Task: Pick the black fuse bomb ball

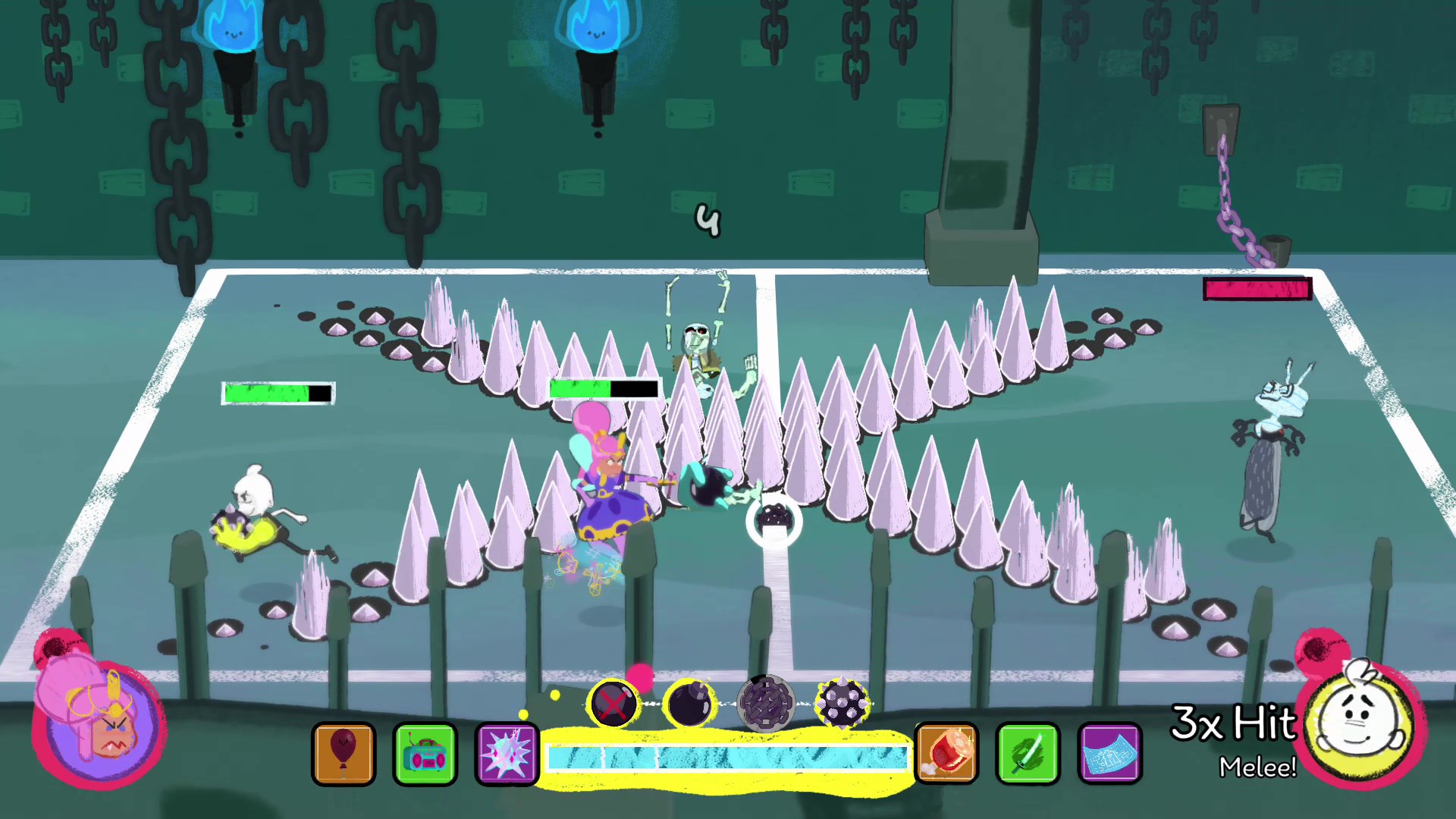Action: tap(689, 704)
